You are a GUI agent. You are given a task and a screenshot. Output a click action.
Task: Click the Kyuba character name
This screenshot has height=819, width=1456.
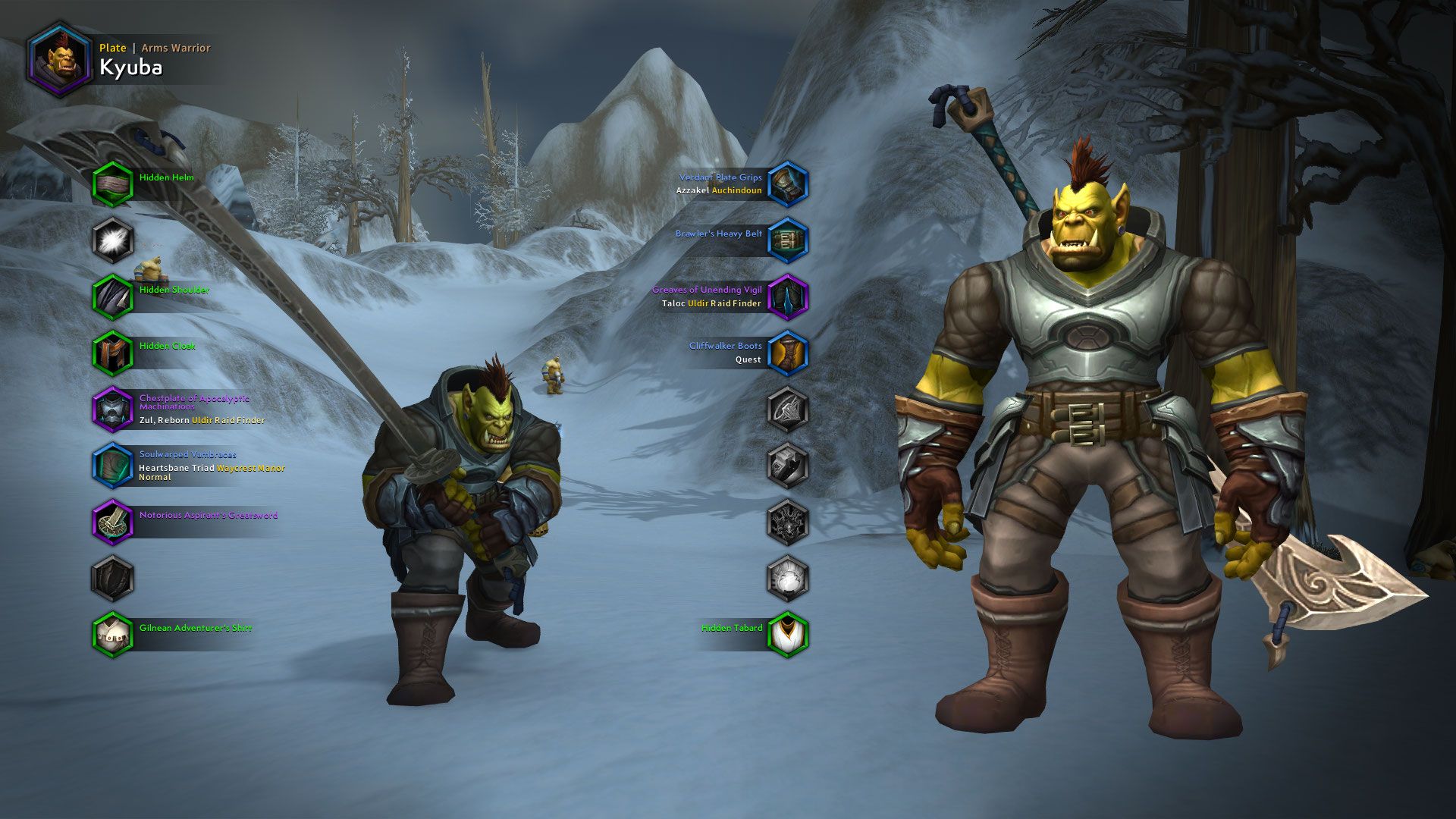[x=133, y=68]
